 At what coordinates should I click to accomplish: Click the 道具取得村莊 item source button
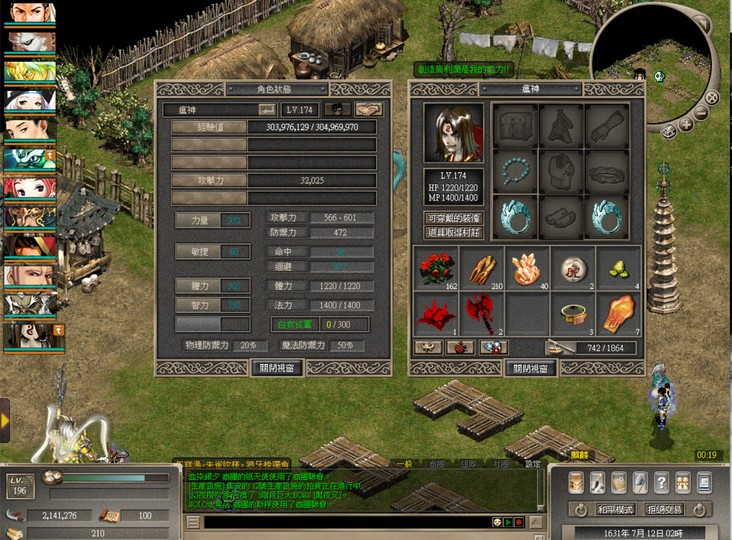pos(450,232)
